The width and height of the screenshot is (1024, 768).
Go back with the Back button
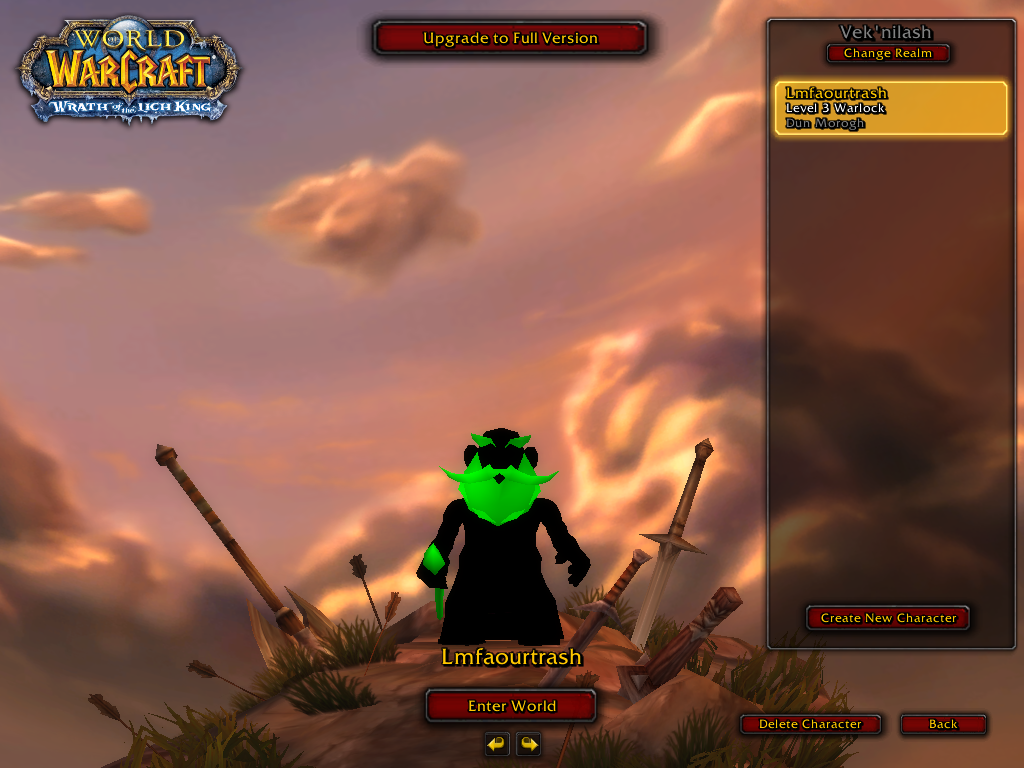click(x=943, y=724)
